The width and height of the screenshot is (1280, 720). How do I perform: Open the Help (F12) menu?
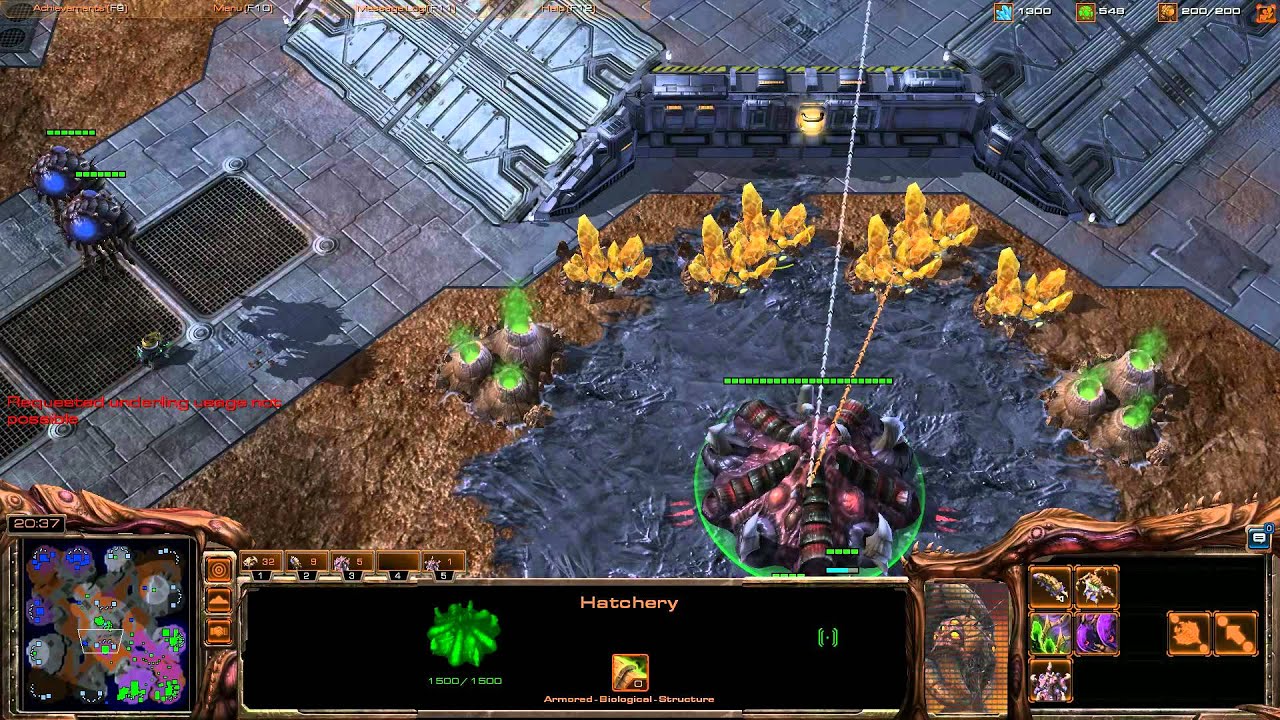tap(566, 8)
